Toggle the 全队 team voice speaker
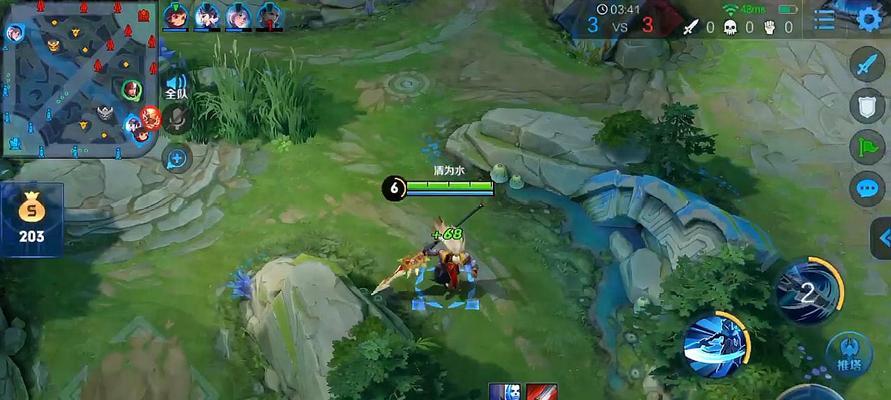Screen dimensions: 891x400 (176, 86)
